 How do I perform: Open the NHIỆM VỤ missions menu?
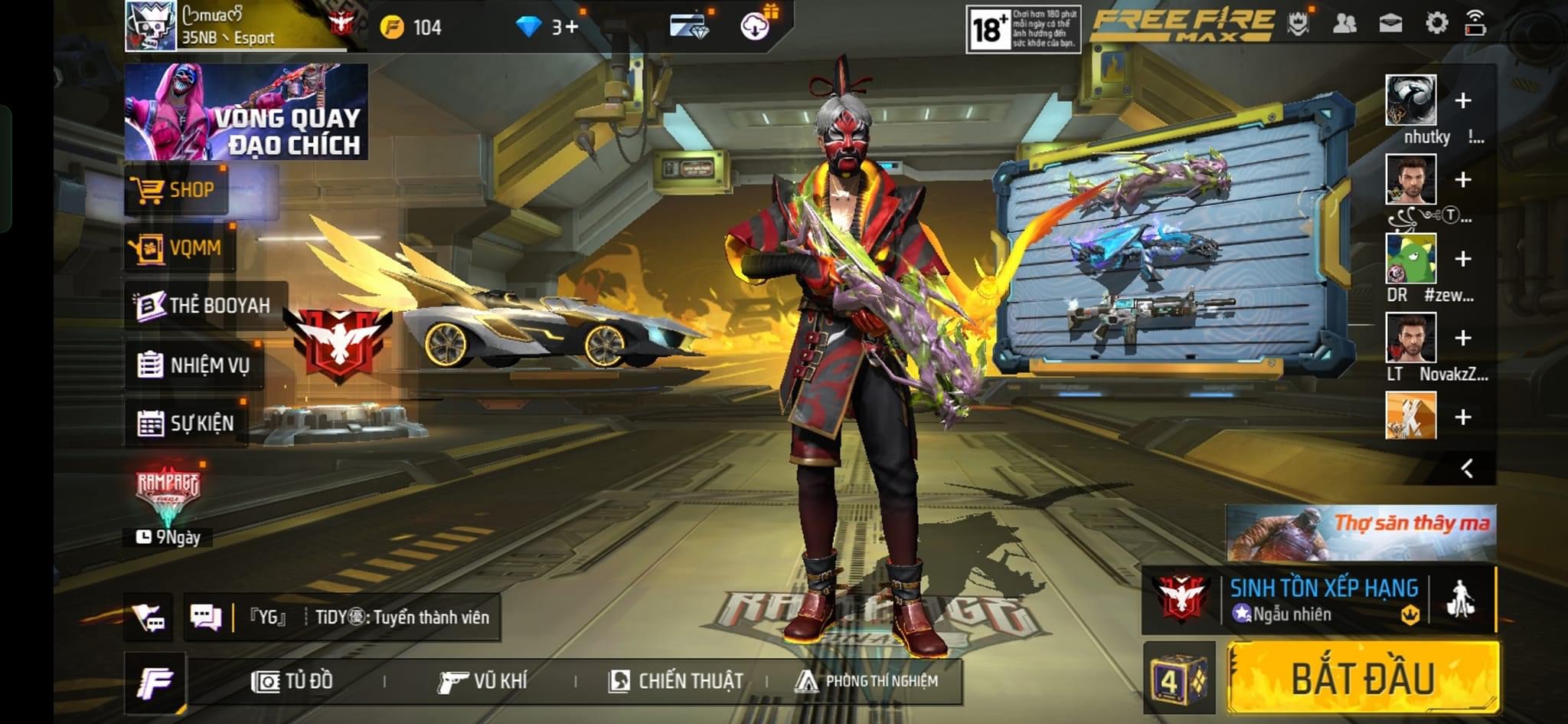click(194, 365)
